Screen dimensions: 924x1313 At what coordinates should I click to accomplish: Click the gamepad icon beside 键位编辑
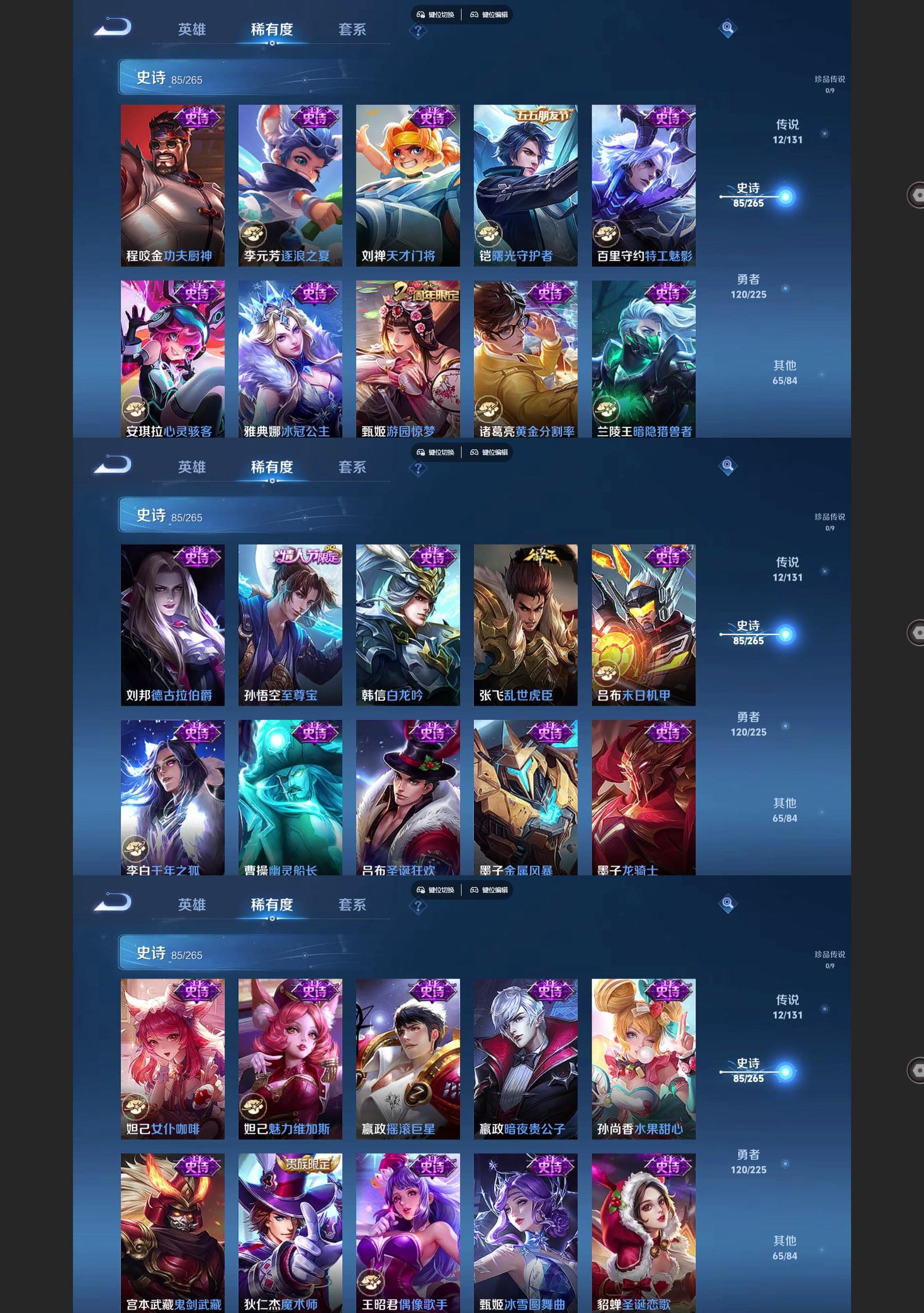[474, 15]
